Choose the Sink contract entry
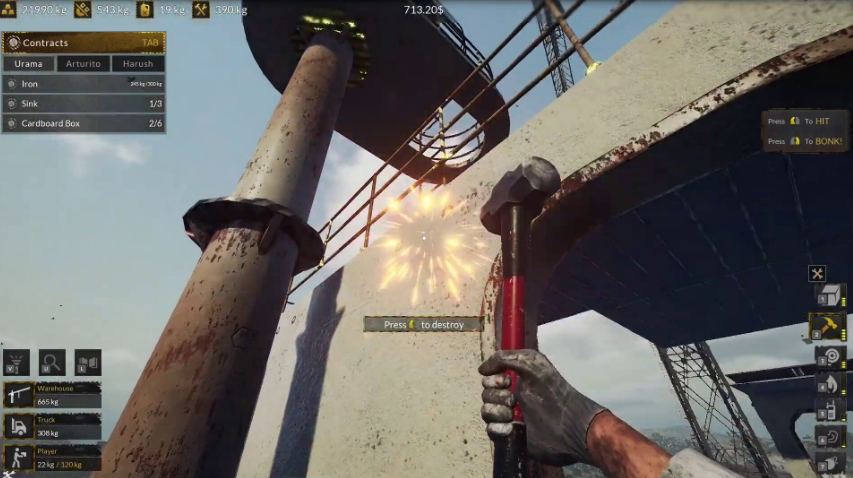 [x=83, y=104]
